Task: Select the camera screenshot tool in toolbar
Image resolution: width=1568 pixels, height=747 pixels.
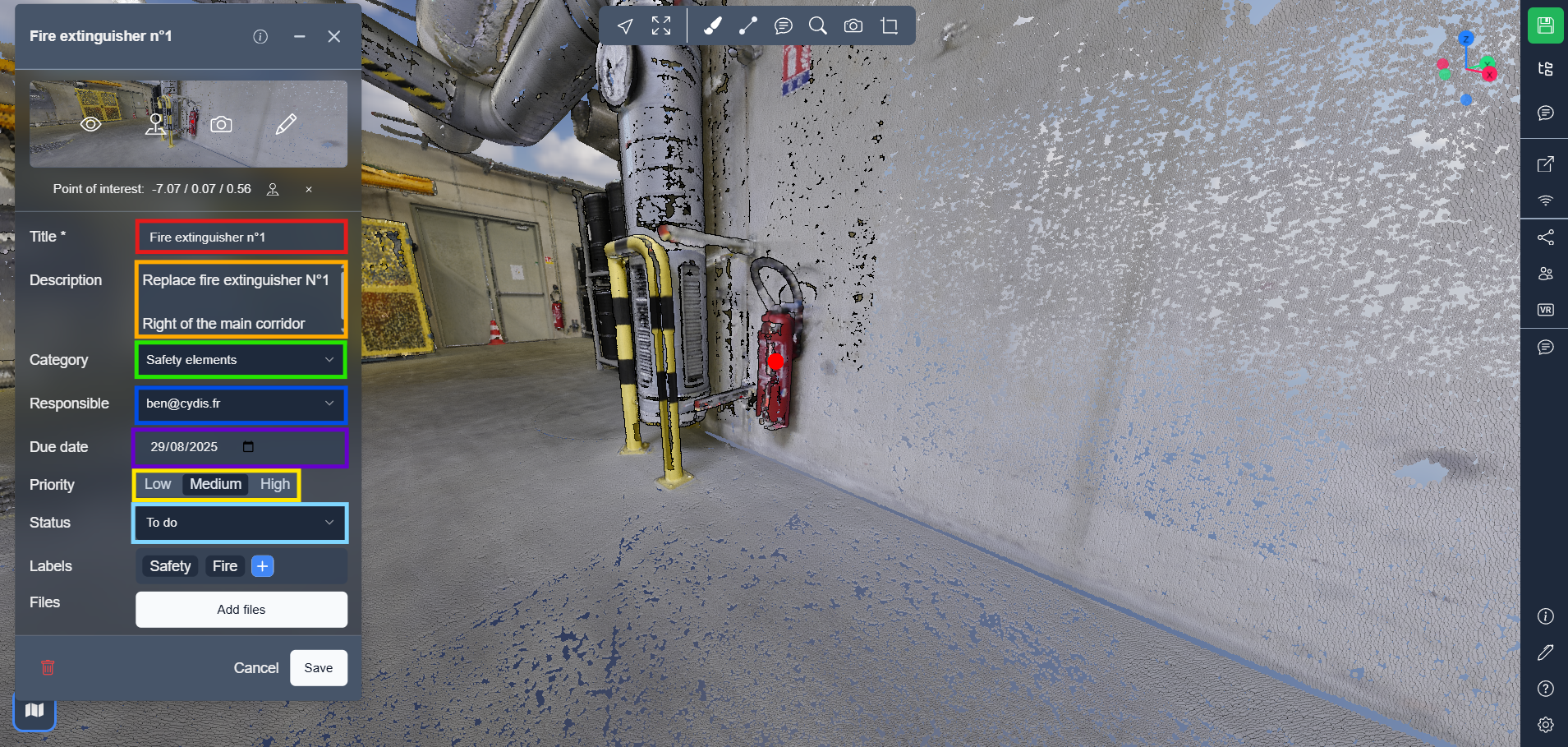Action: pos(853,26)
